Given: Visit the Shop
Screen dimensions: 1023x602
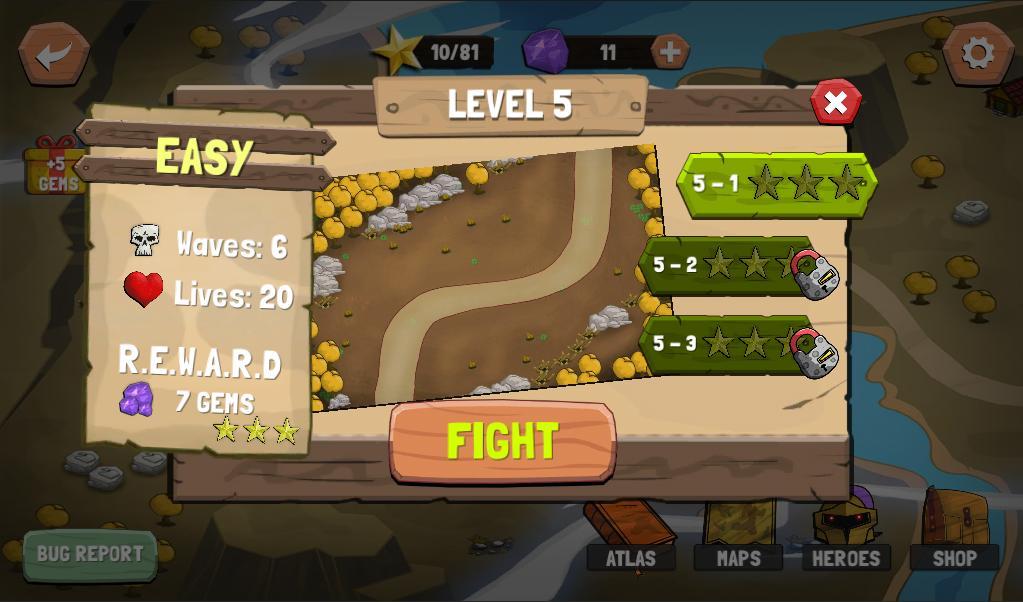Looking at the screenshot, I should [x=954, y=538].
